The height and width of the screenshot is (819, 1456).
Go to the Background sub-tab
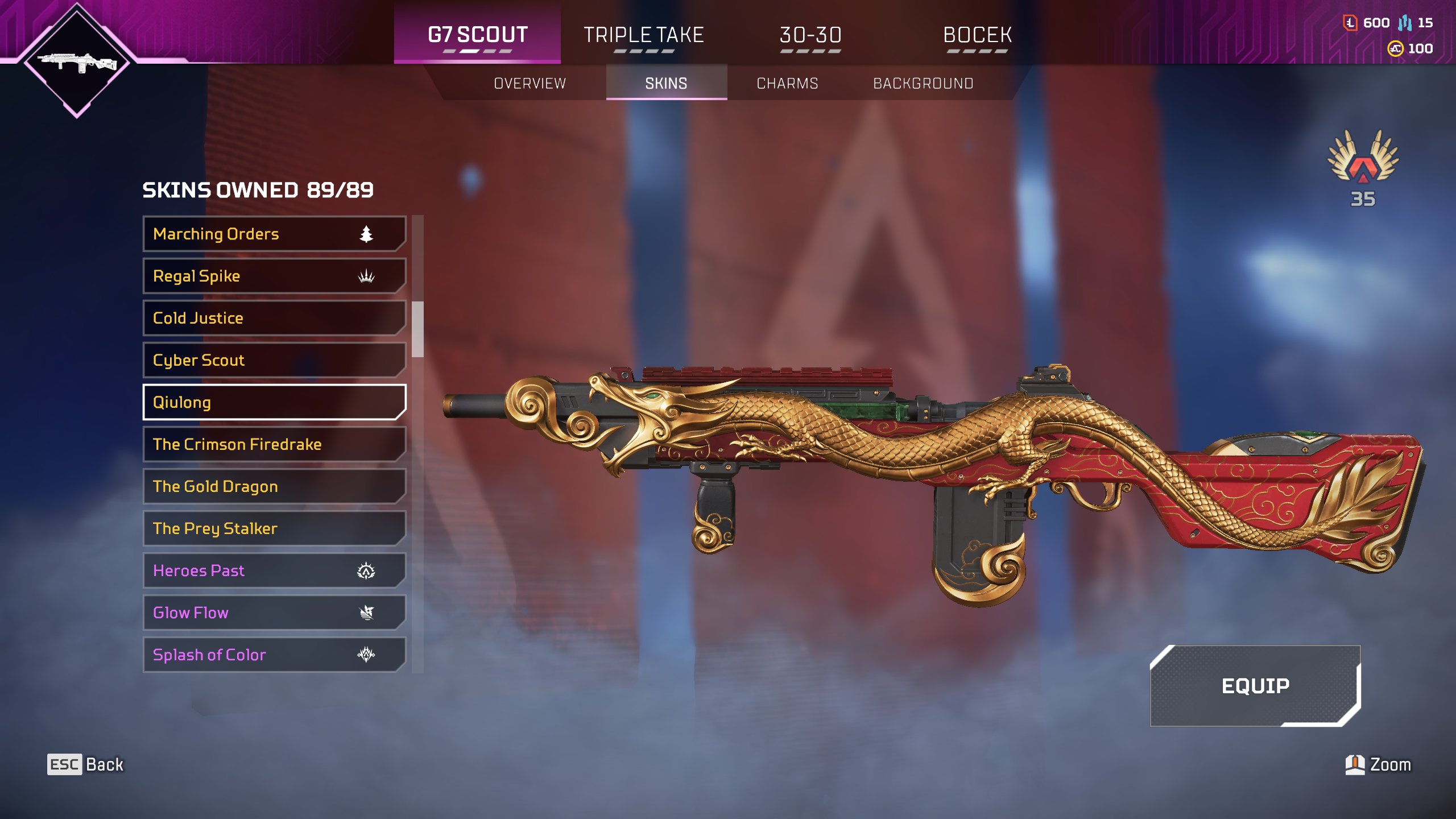(923, 84)
